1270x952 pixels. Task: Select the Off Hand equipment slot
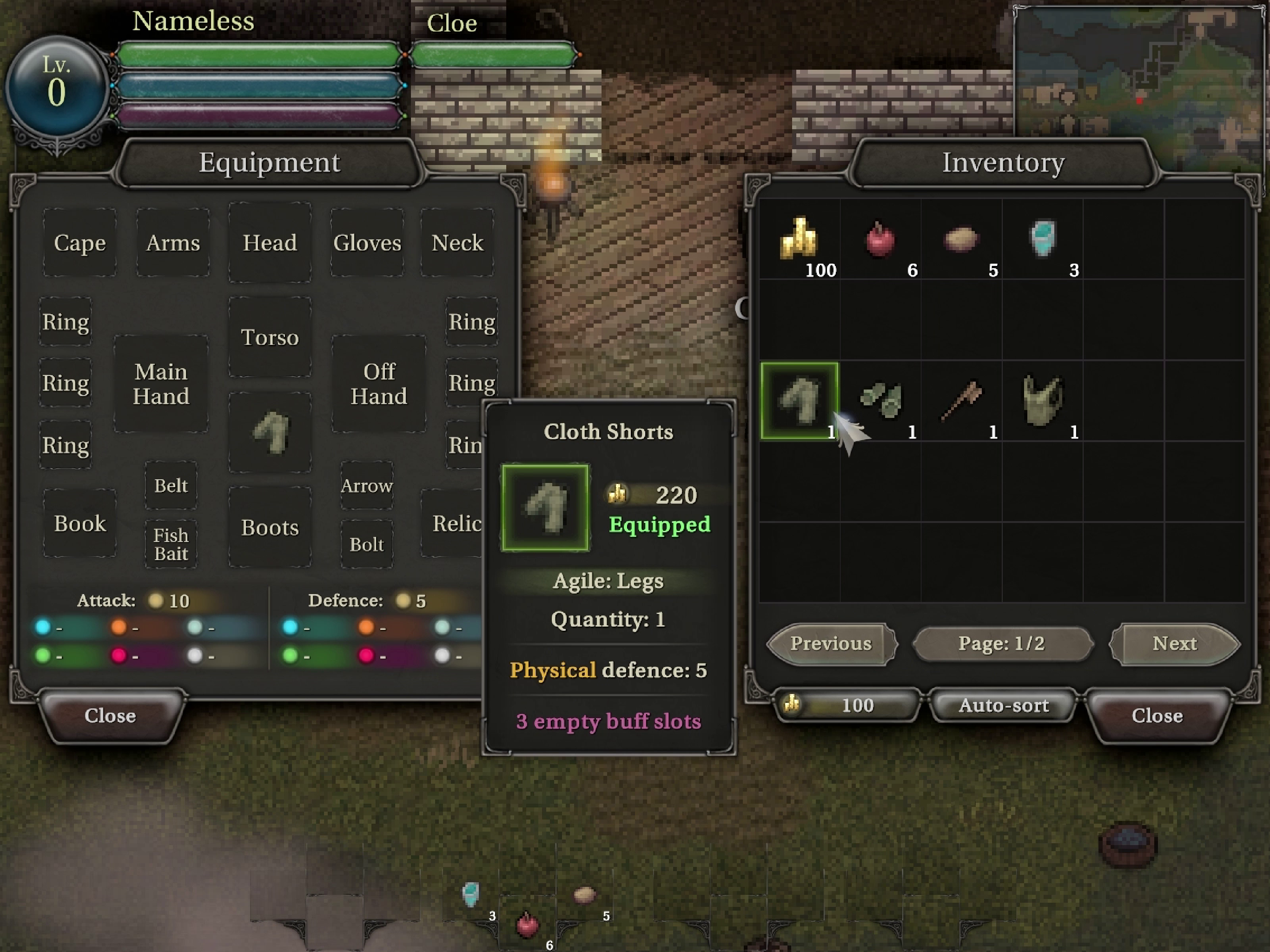(378, 383)
